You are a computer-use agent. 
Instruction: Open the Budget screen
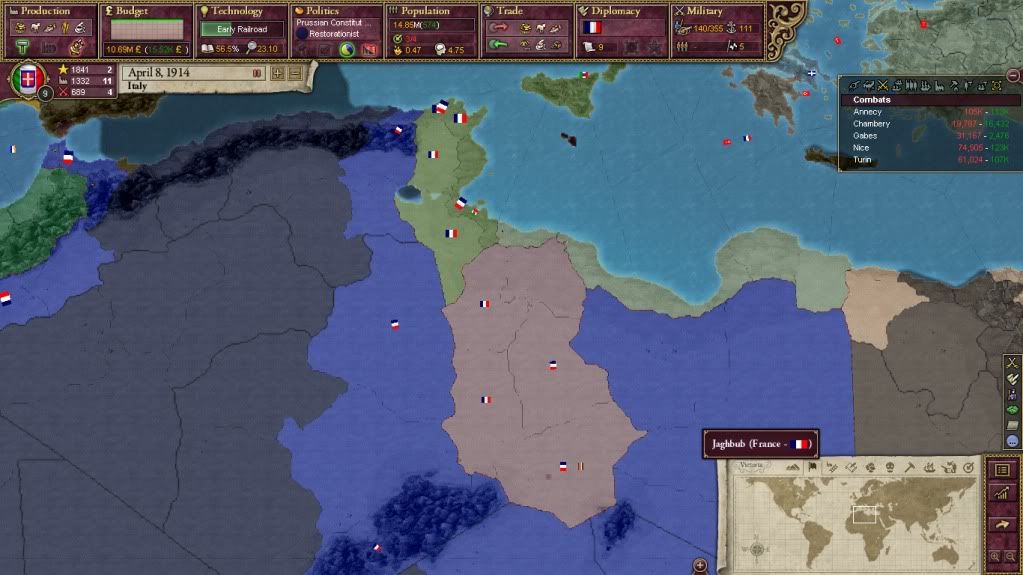133,11
